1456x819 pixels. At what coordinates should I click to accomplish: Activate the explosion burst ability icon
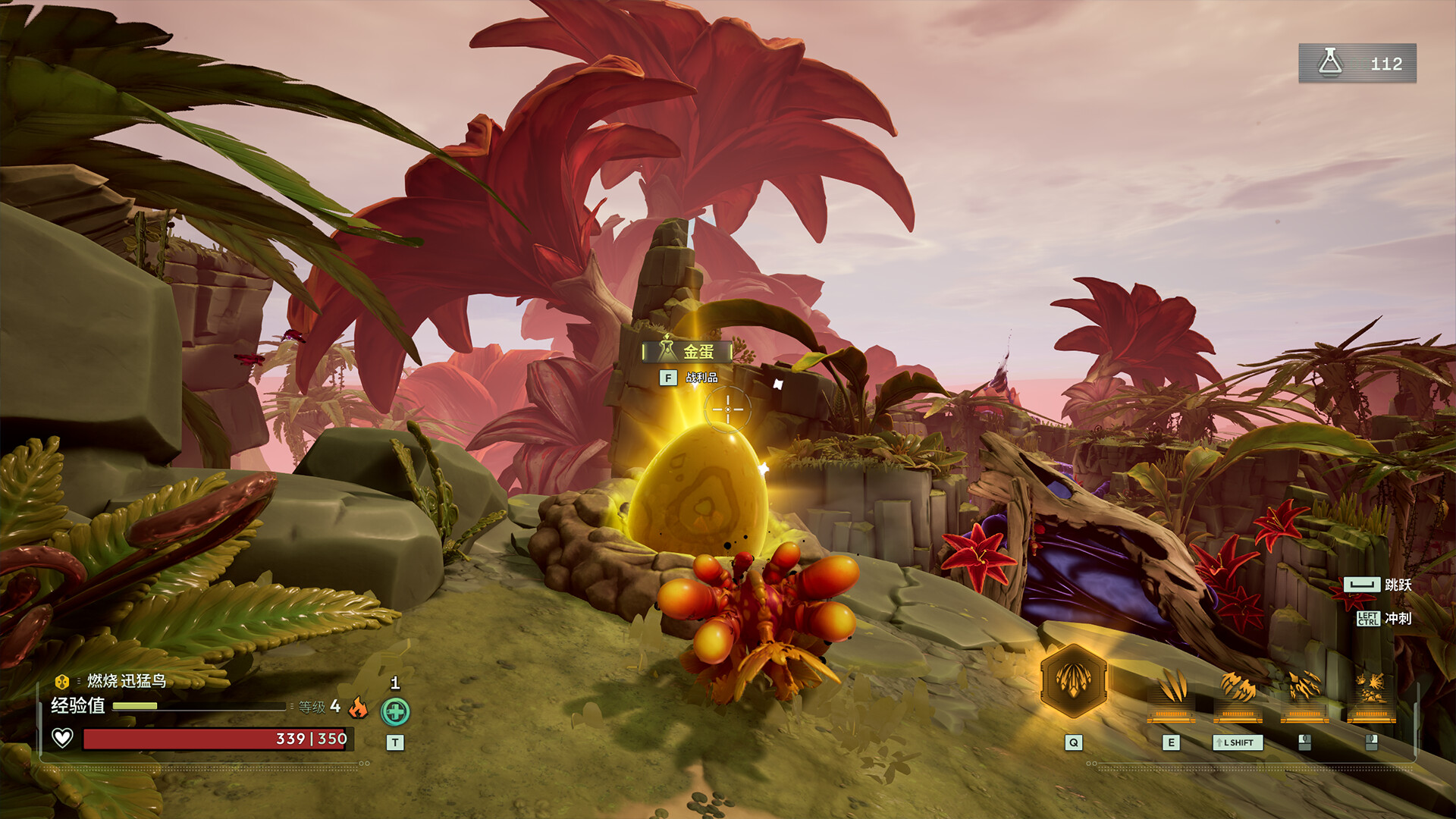pos(1371,692)
